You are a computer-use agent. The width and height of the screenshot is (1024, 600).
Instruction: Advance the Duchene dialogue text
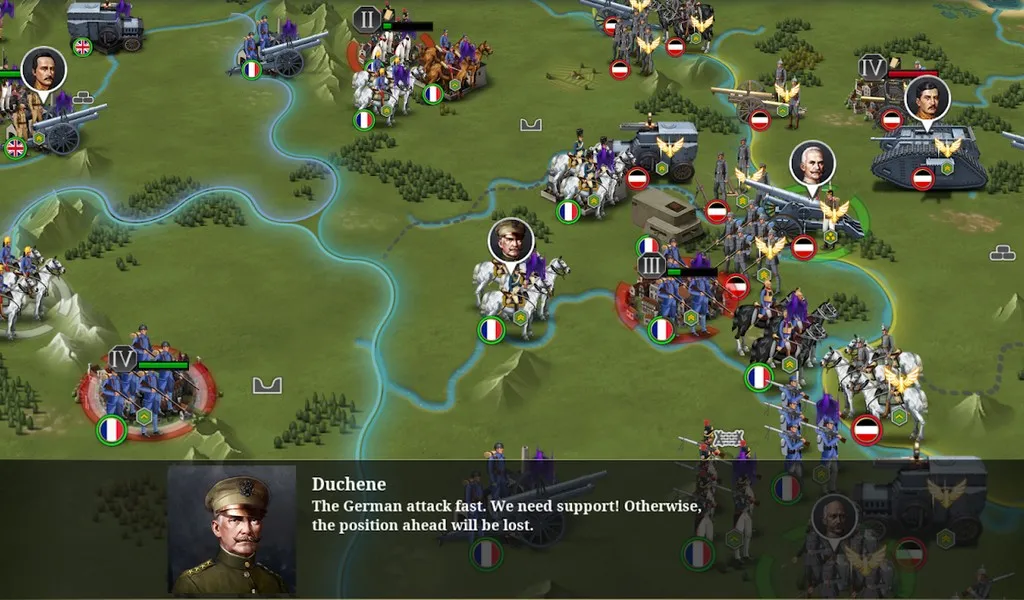506,515
